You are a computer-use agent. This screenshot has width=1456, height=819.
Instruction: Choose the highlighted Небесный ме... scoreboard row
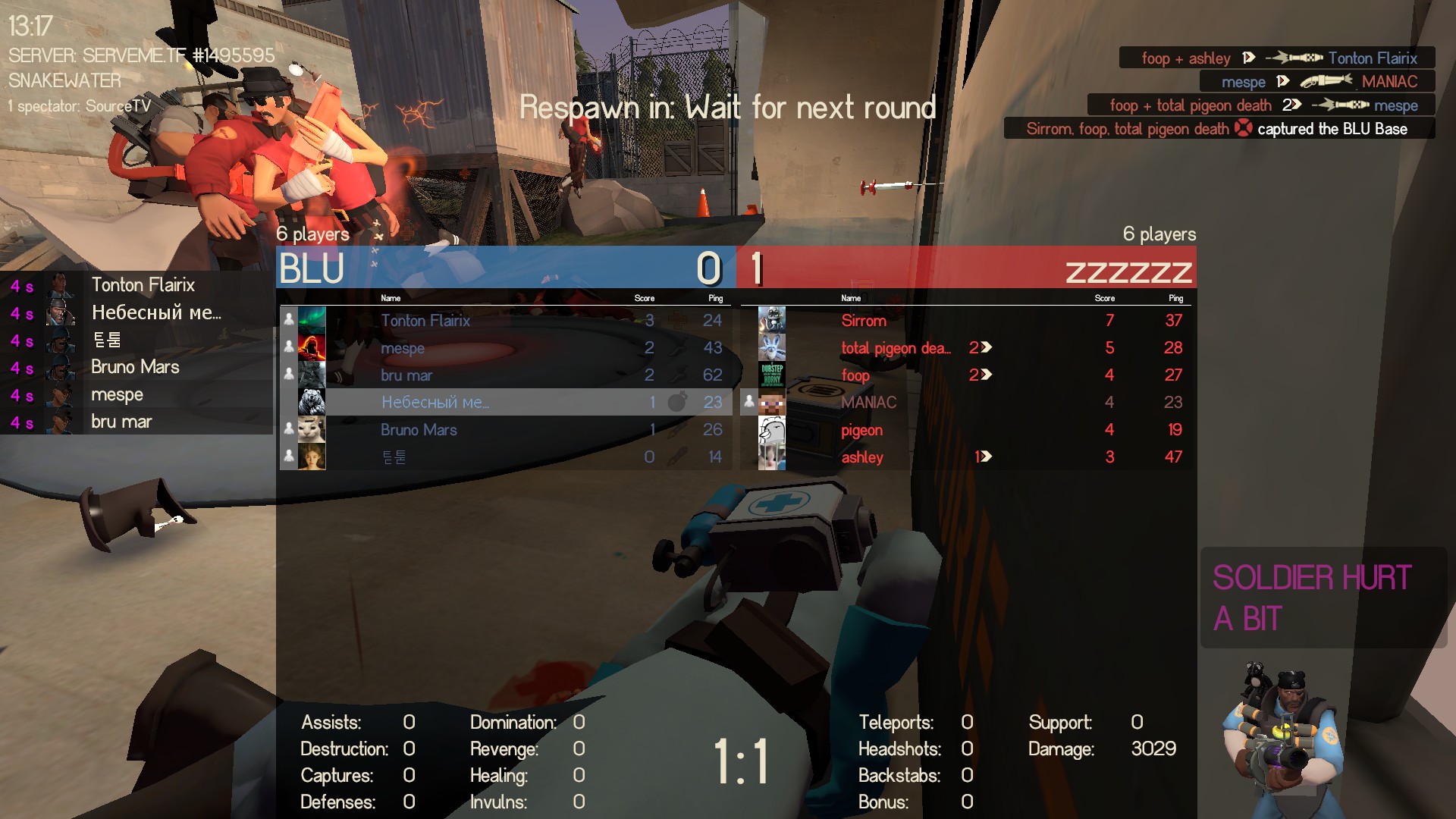pos(505,402)
